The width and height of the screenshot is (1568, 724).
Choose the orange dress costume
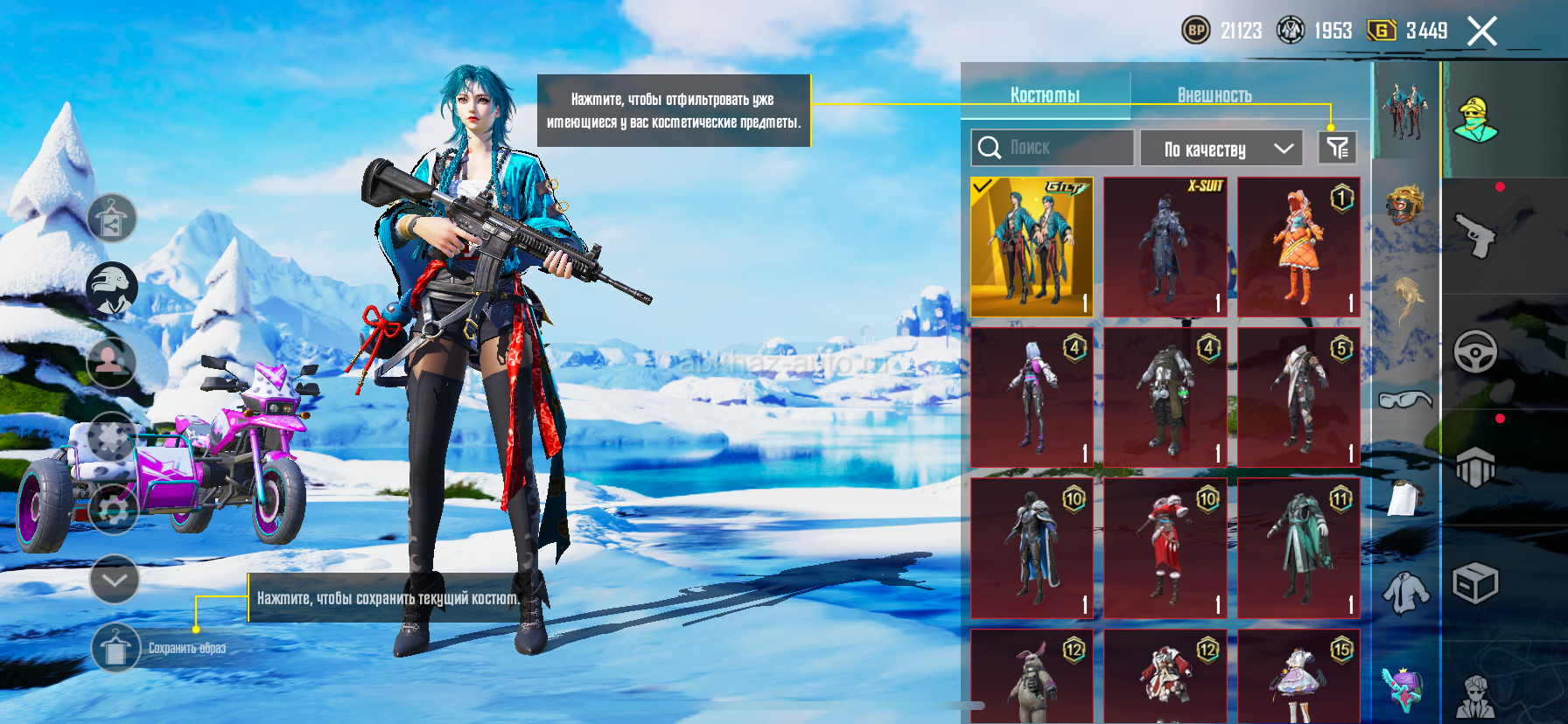(1298, 247)
